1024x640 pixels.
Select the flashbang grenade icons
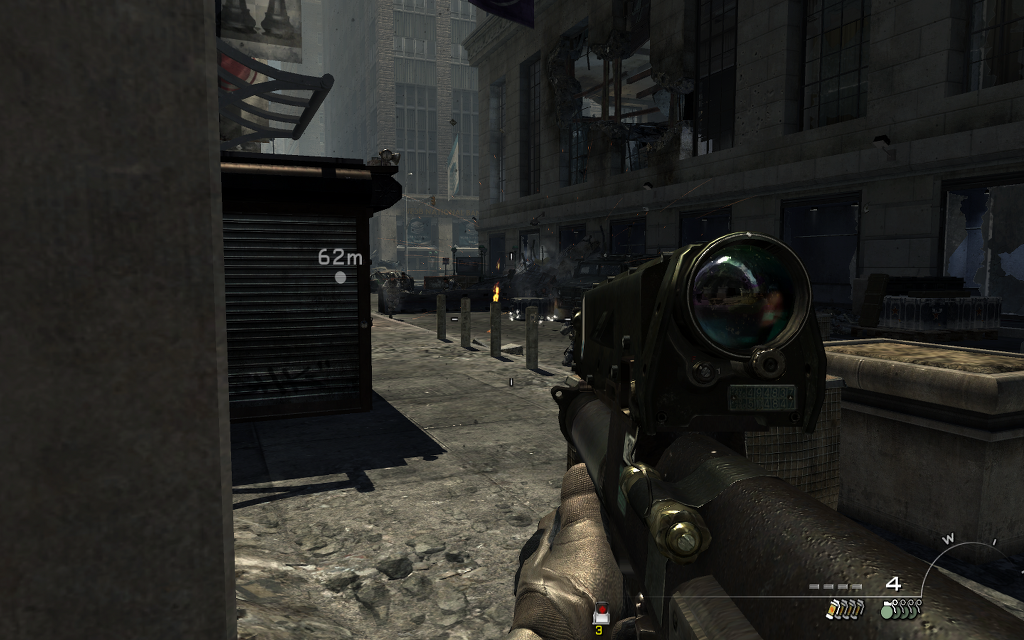845,609
